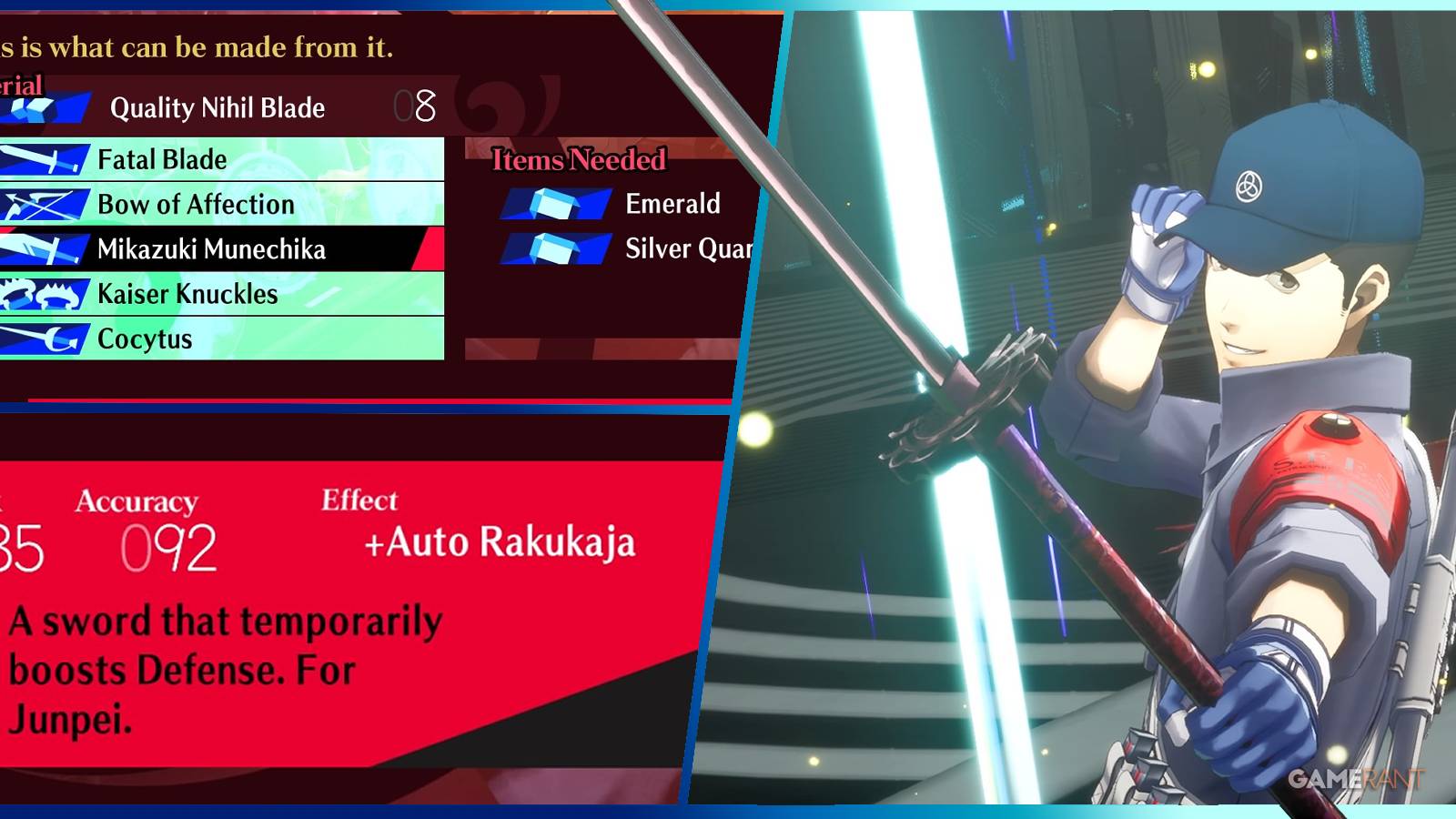Click the Effect section label
1456x819 pixels.
(360, 500)
